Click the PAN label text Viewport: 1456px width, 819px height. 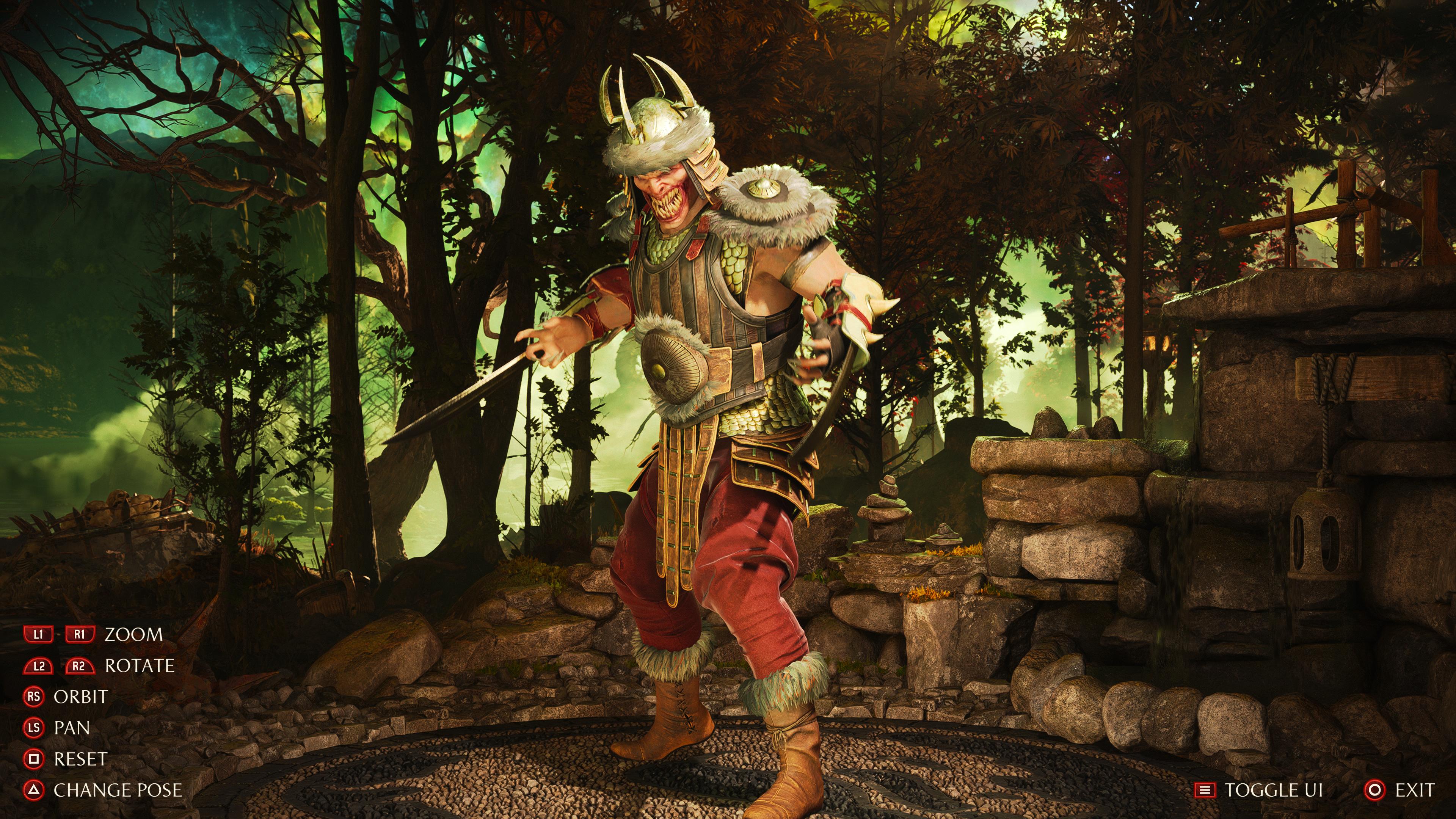point(72,728)
